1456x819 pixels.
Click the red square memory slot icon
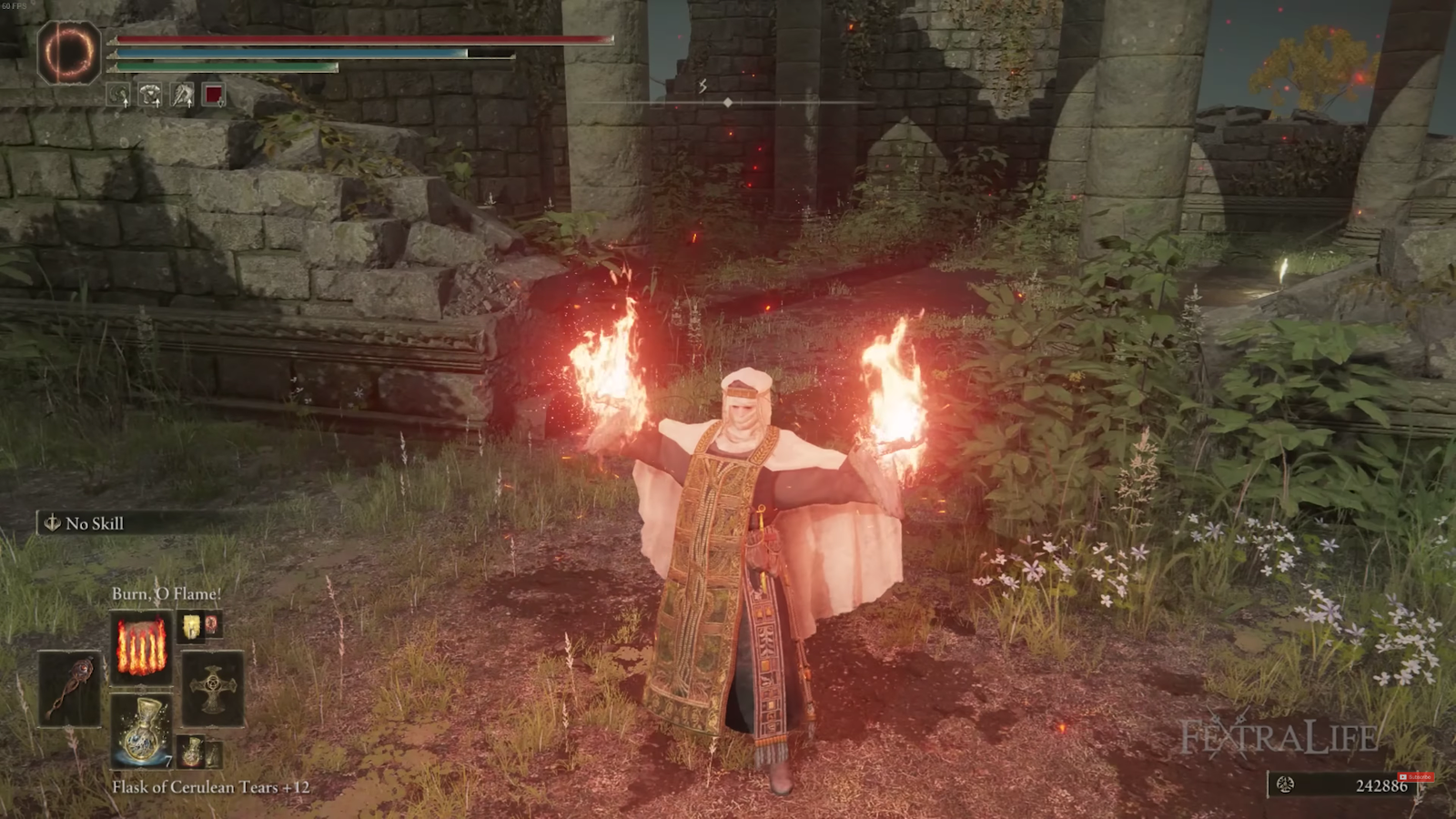coord(216,95)
